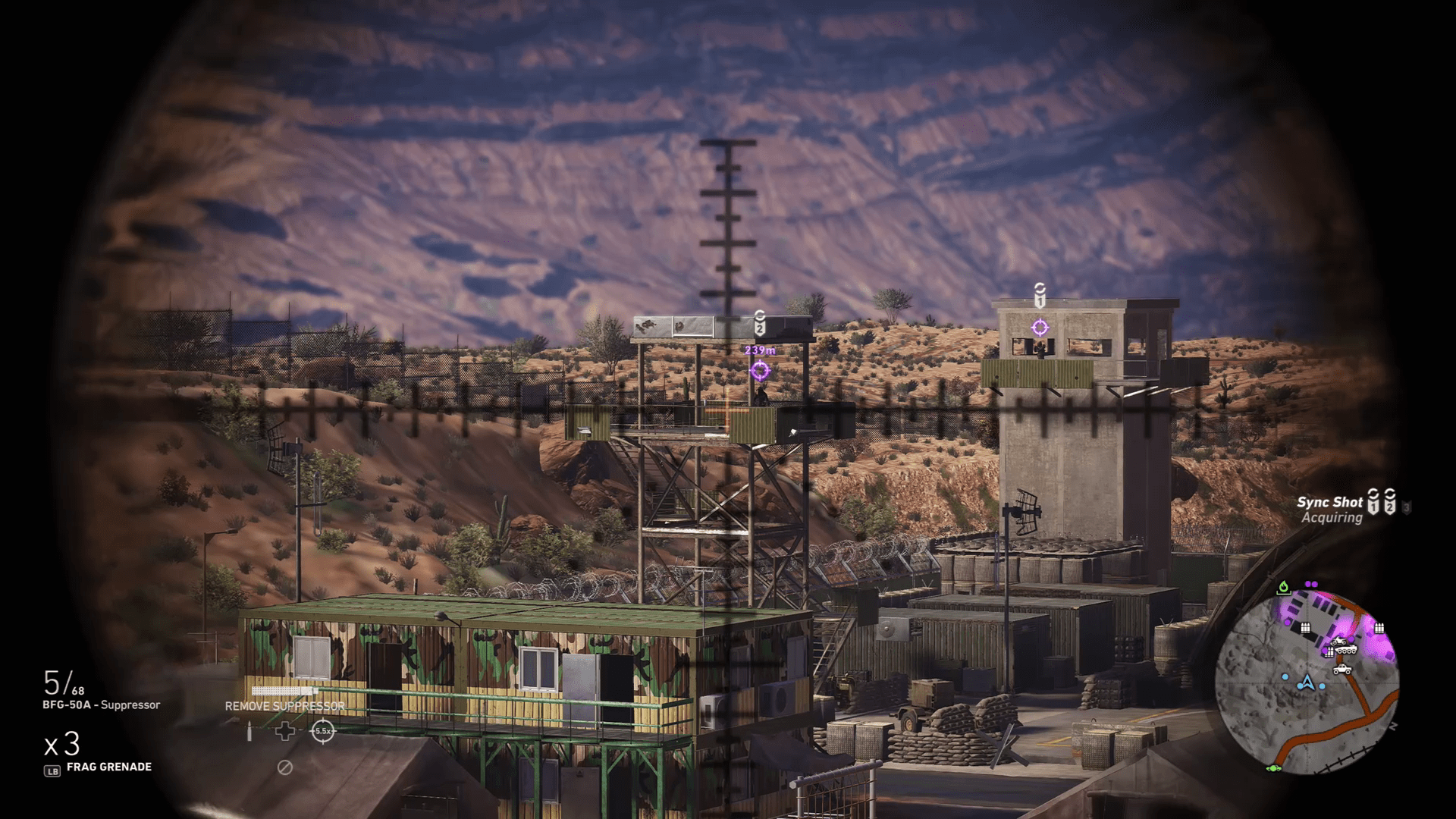The width and height of the screenshot is (1456, 819).
Task: Click the truck icon on the minimap
Action: 1342,670
